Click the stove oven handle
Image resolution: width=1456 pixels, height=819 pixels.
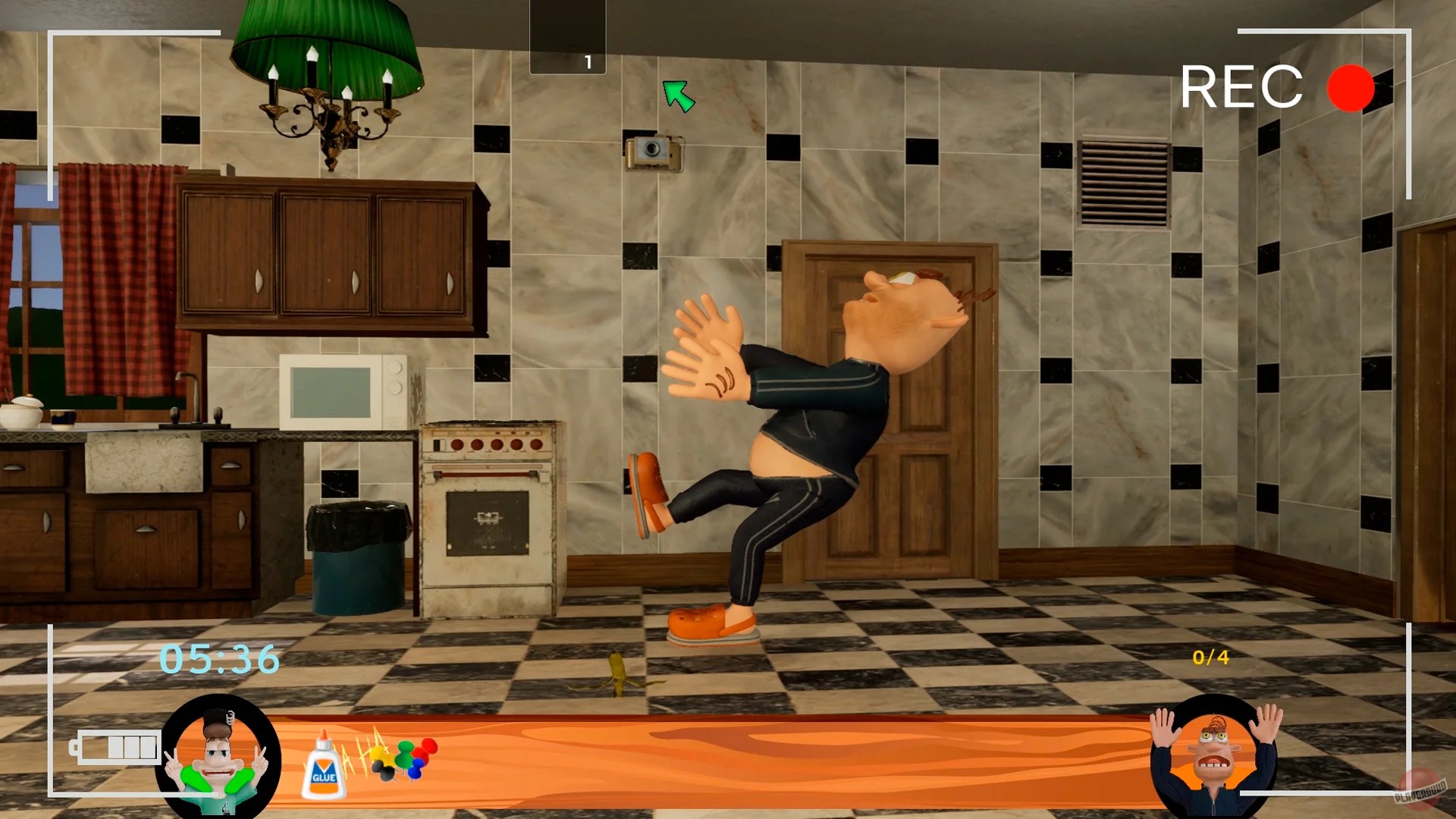[484, 473]
